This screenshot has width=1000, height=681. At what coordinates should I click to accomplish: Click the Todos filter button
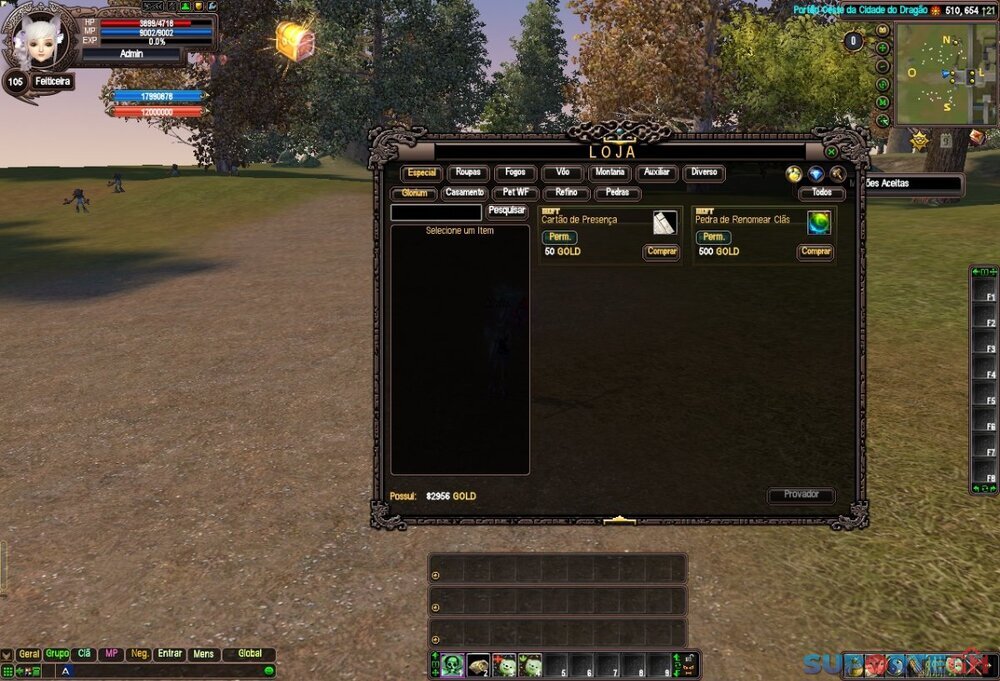click(x=821, y=193)
